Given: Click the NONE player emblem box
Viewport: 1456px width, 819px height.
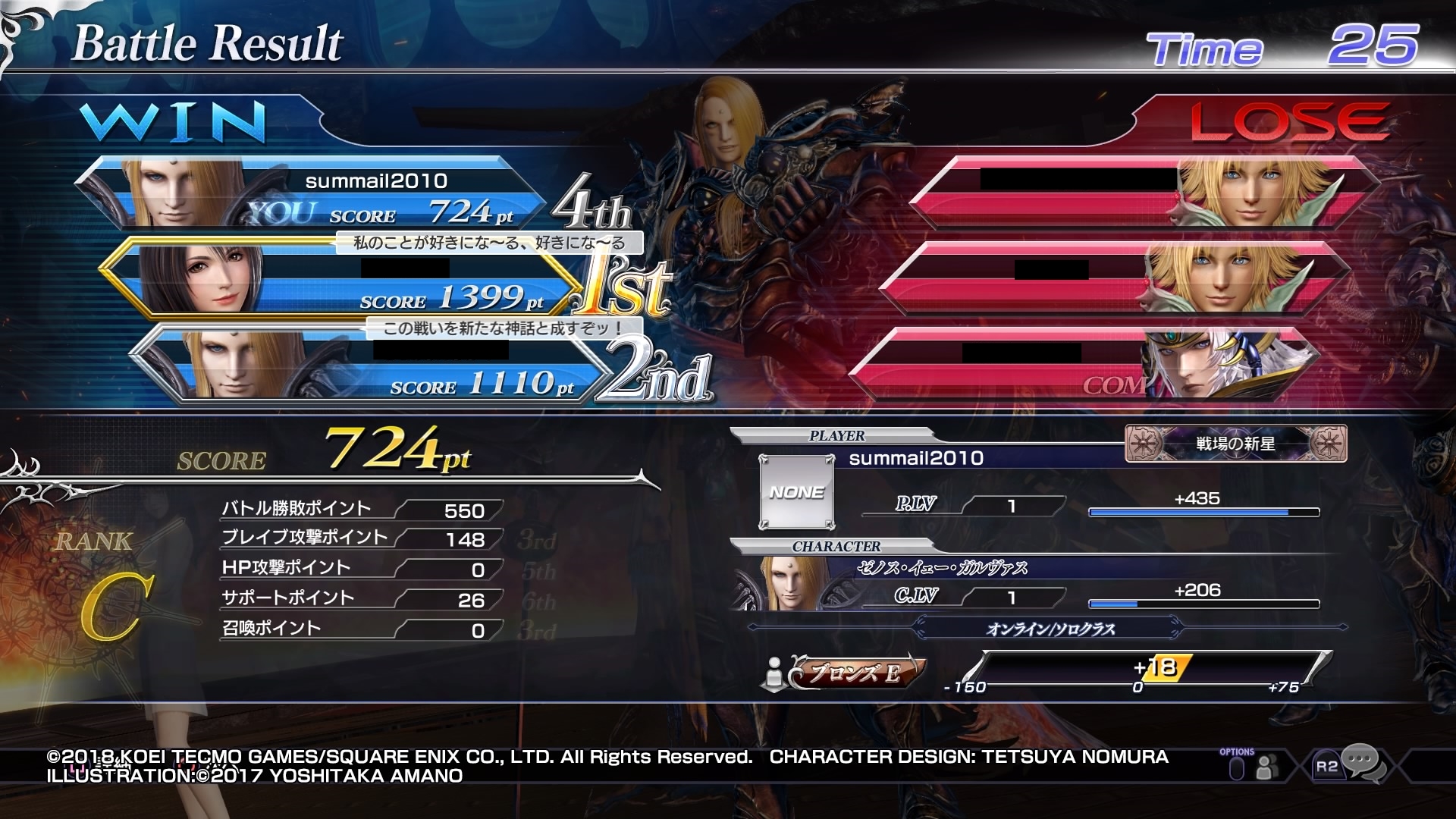Looking at the screenshot, I should [796, 491].
